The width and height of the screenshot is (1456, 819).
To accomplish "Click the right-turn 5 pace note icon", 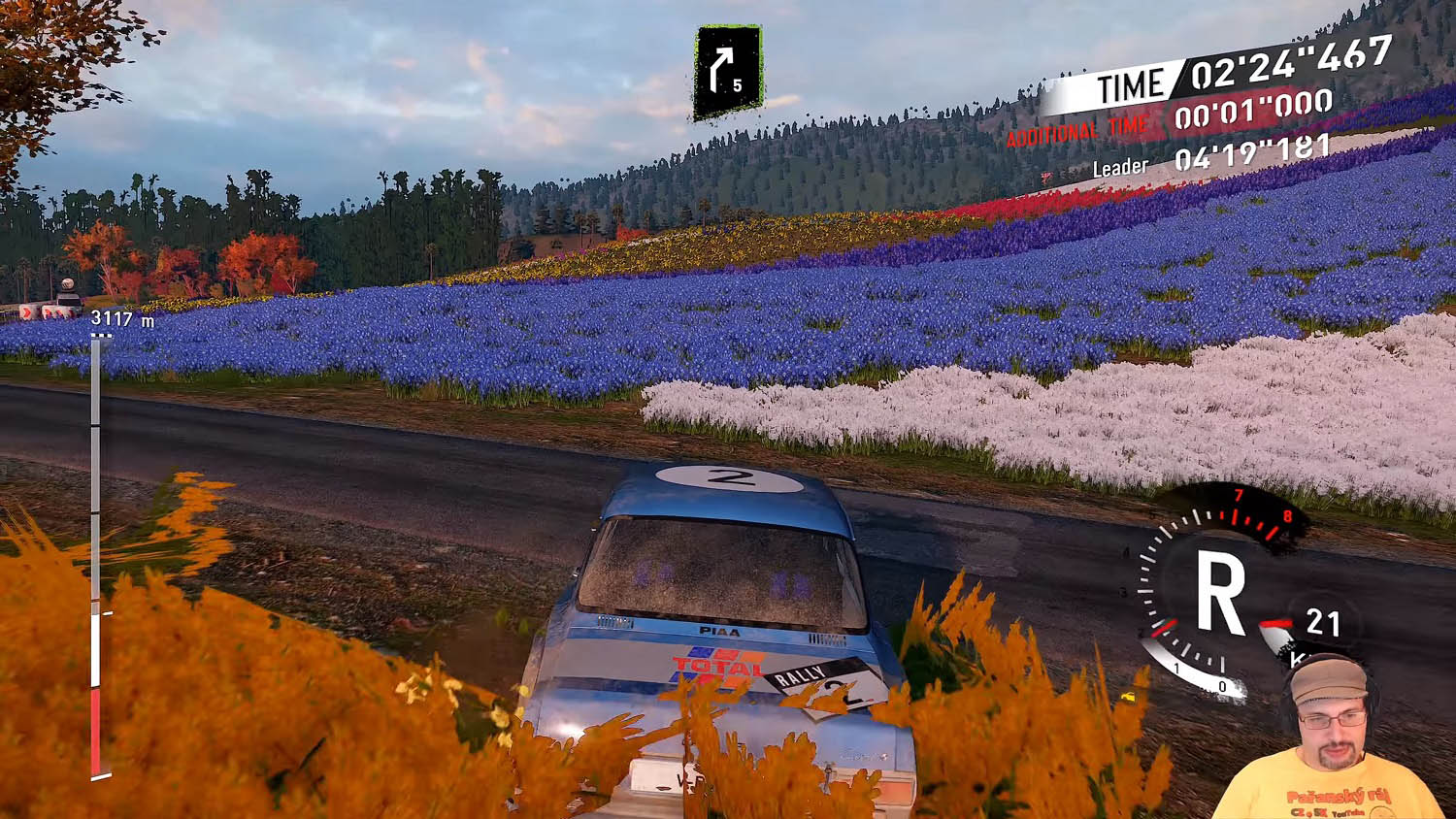I will 728,72.
